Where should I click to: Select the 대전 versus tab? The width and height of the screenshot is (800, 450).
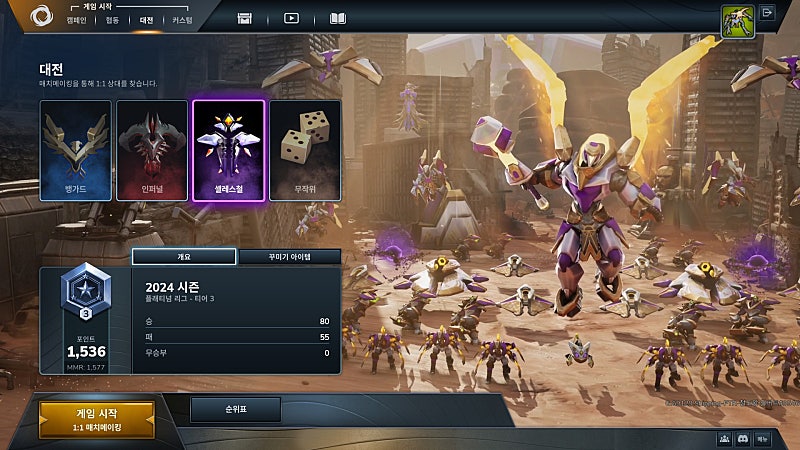146,20
